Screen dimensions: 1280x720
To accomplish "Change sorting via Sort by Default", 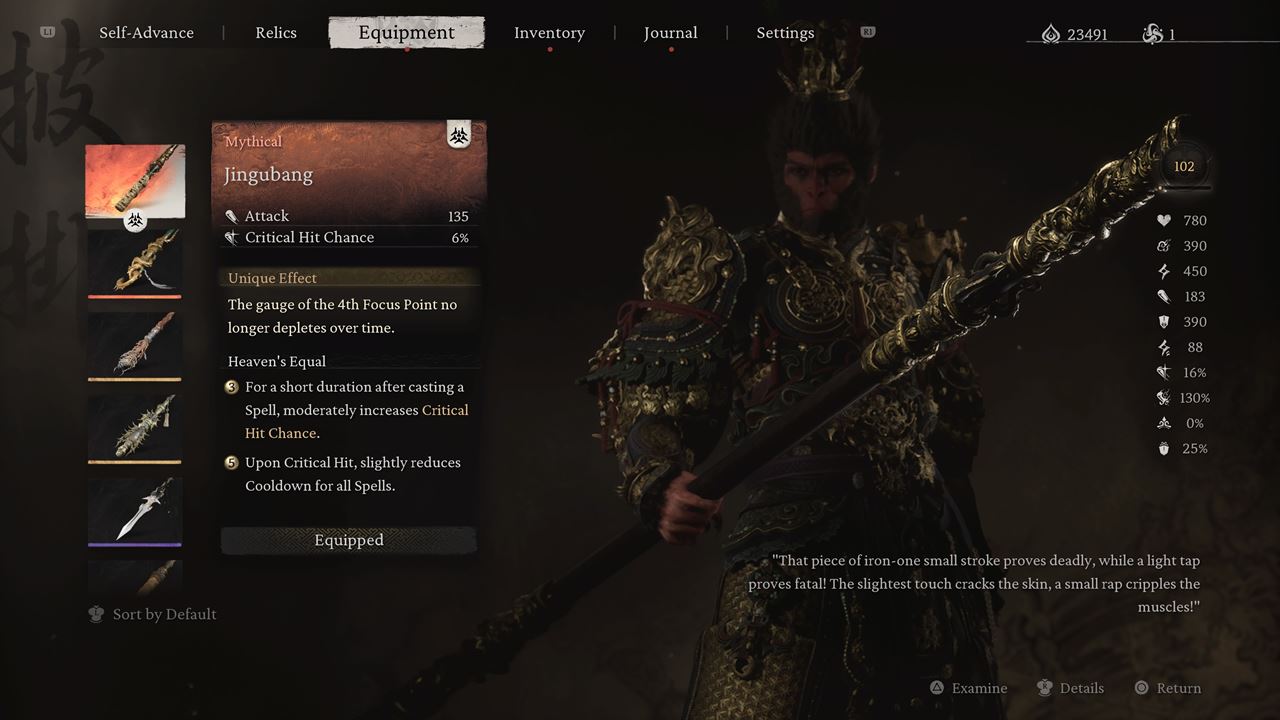I will tap(153, 614).
